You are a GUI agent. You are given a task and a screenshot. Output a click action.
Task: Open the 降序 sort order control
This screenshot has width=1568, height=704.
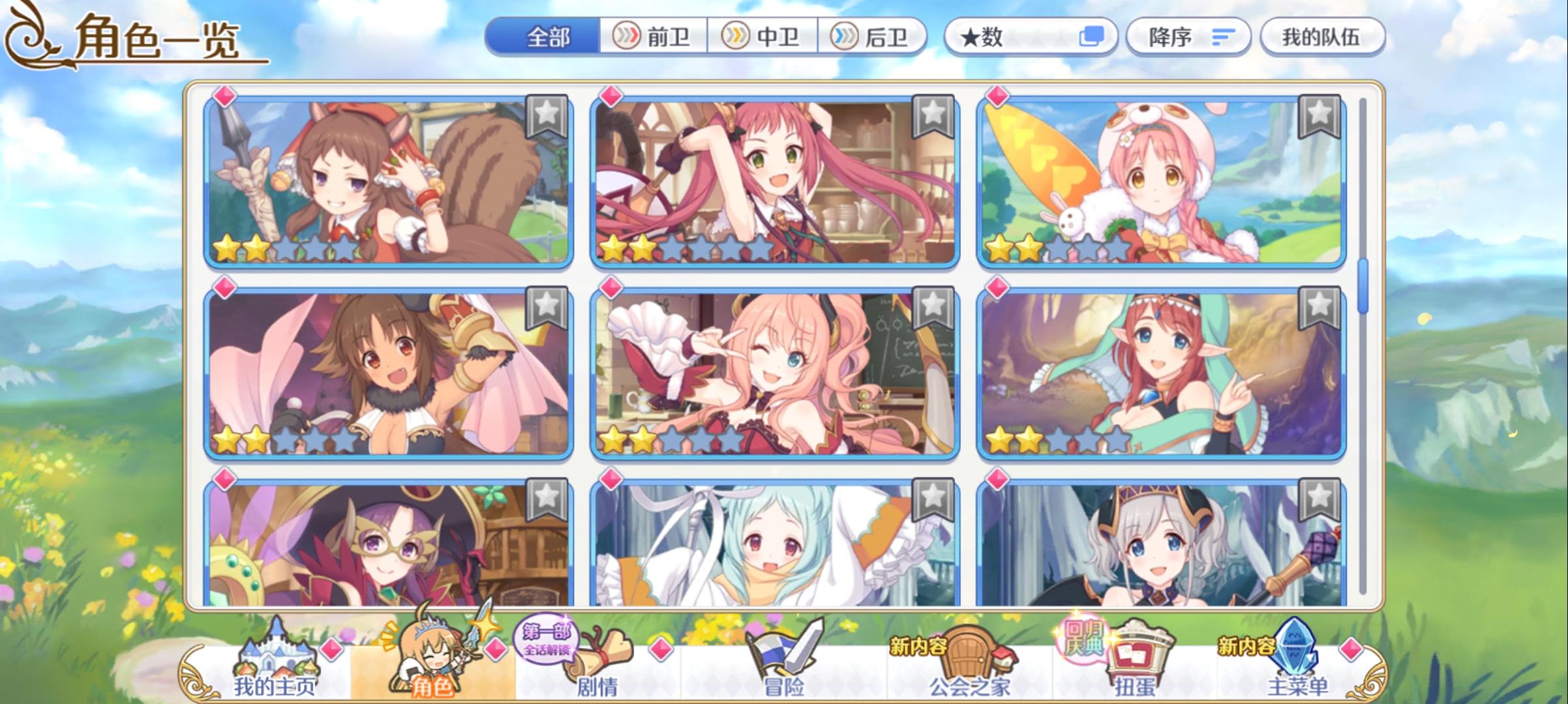pyautogui.click(x=1188, y=37)
